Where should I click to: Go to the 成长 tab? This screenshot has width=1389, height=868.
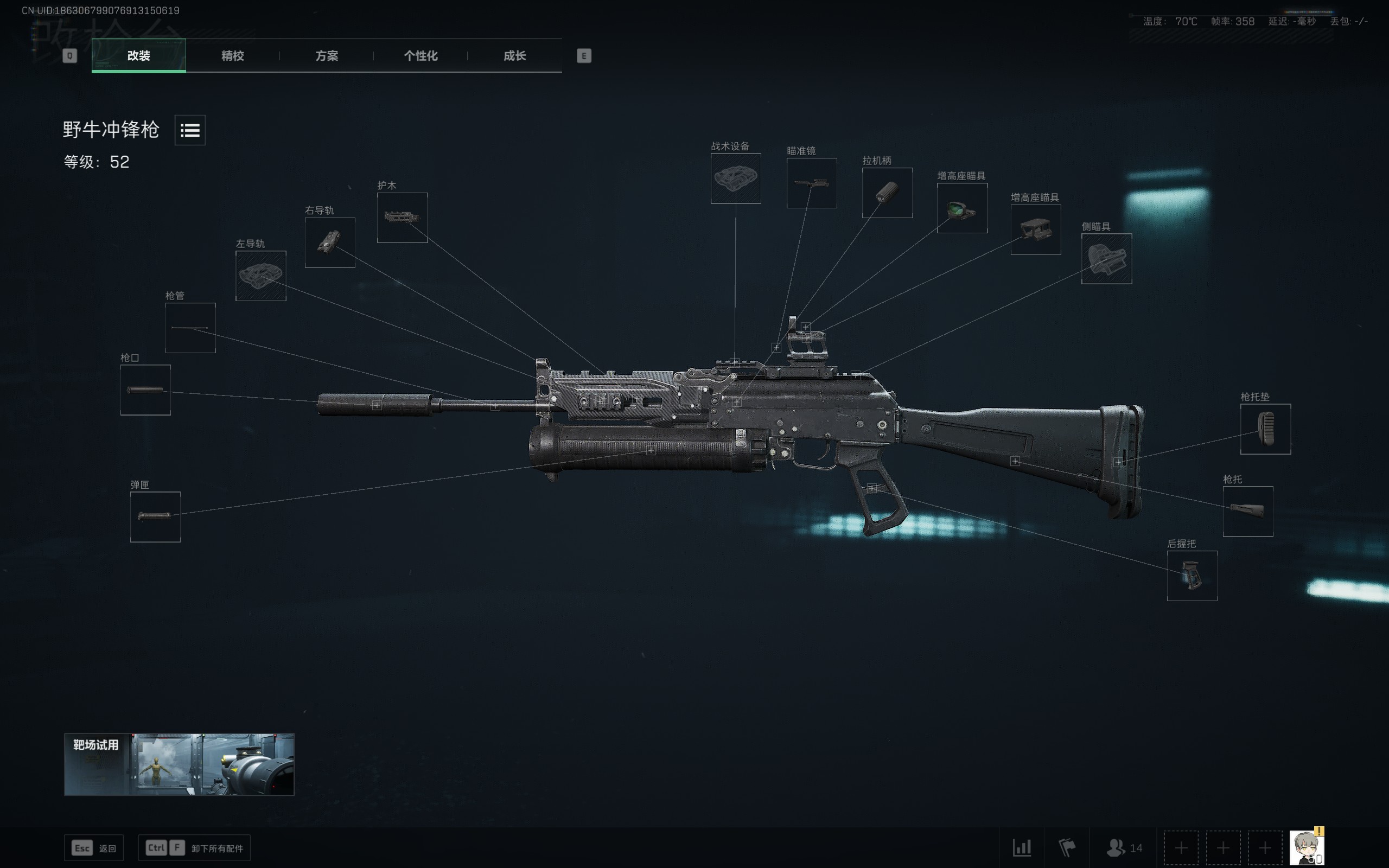pos(514,56)
